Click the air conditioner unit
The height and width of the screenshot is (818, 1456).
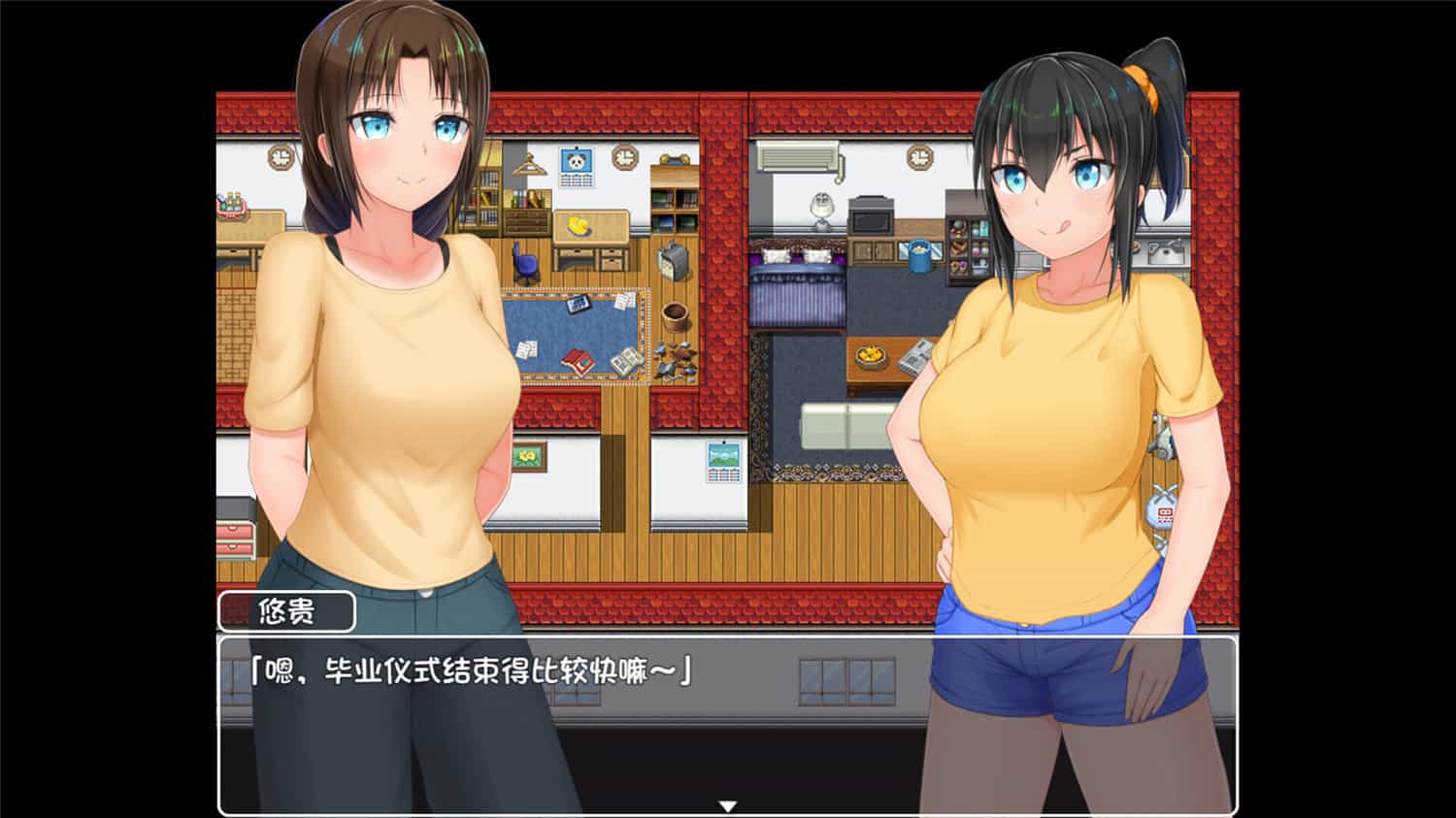click(x=797, y=156)
